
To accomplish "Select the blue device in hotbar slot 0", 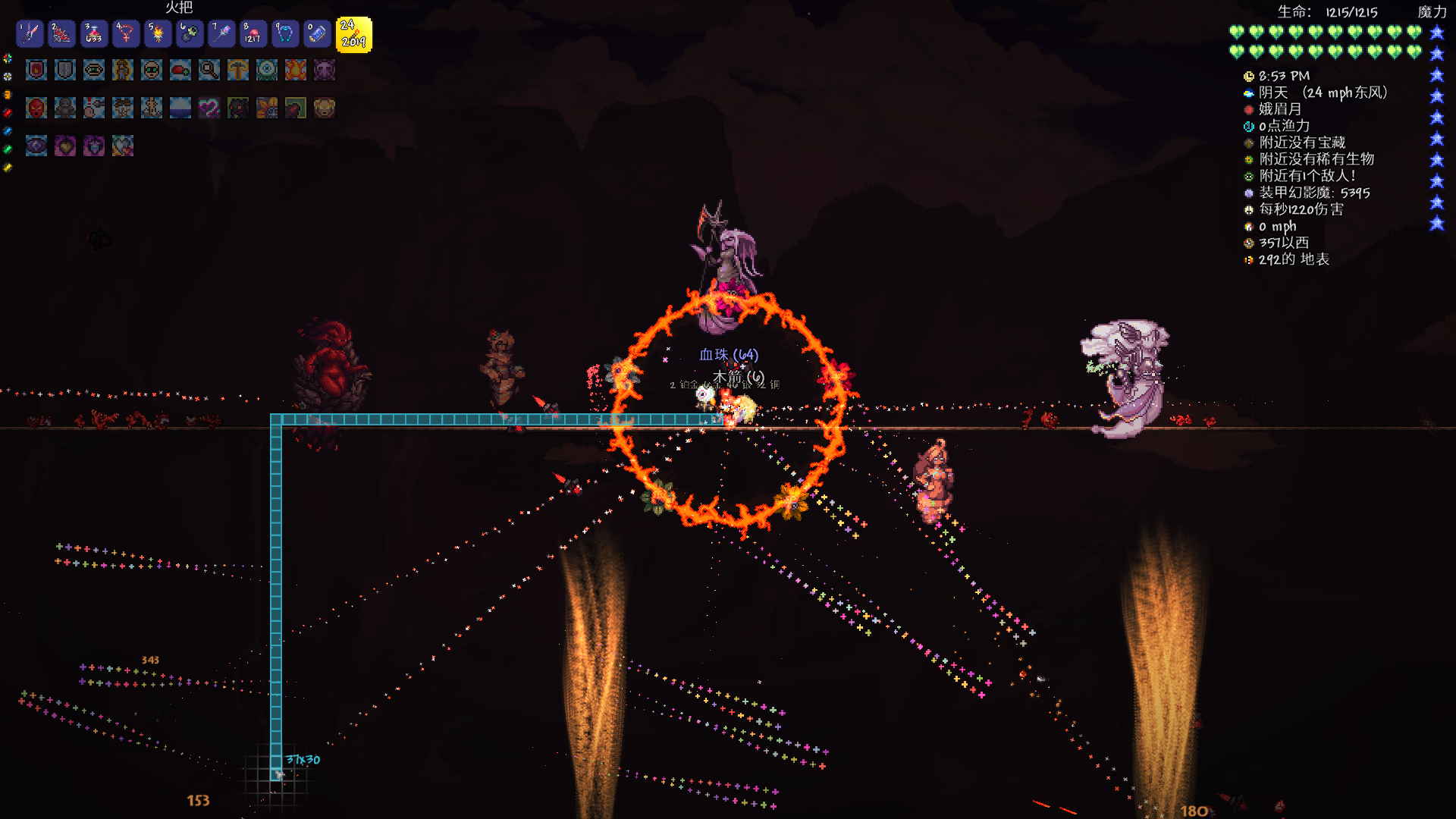I will point(317,33).
